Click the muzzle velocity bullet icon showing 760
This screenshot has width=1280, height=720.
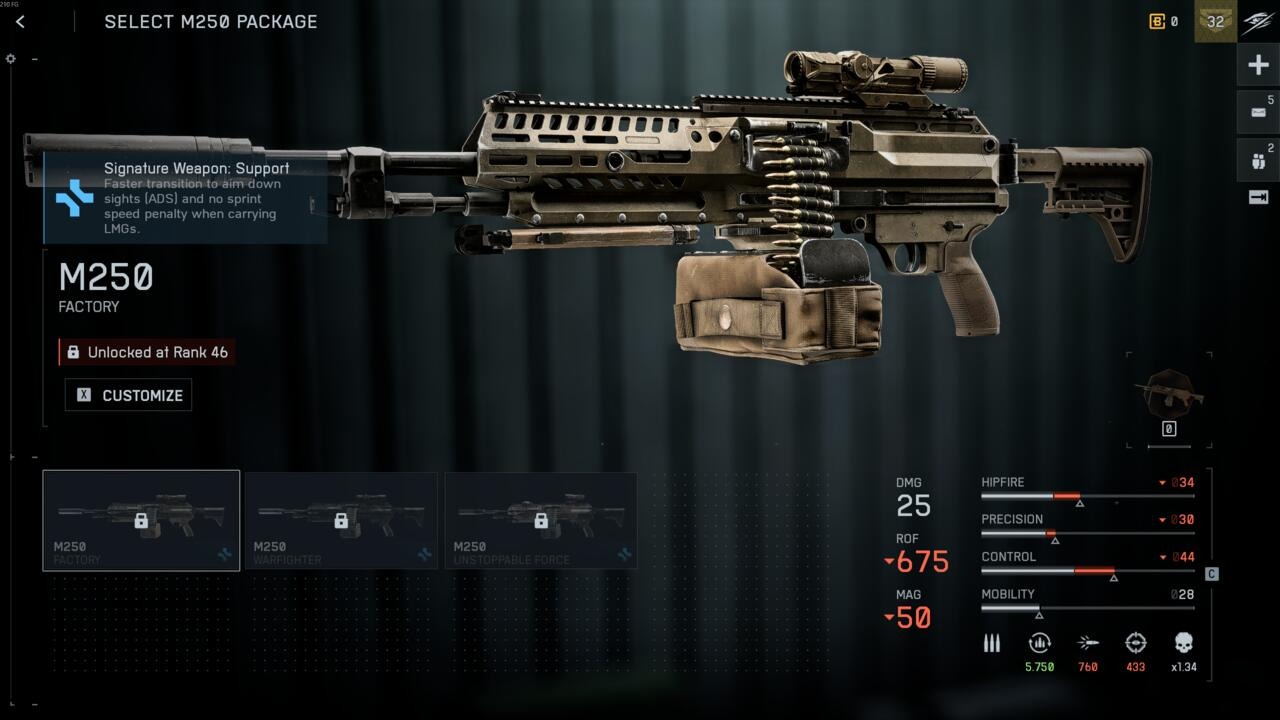pos(1088,643)
